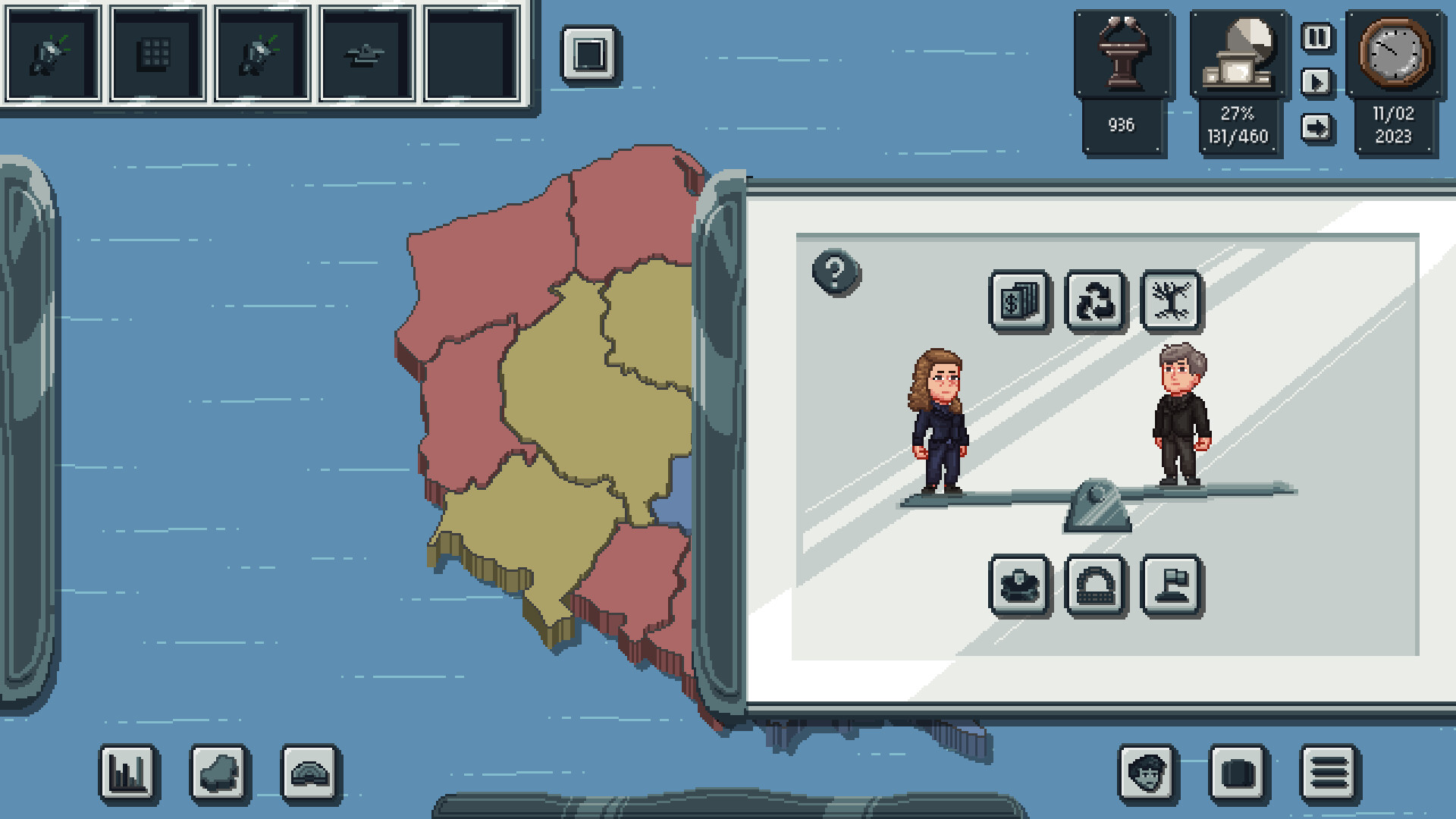Viewport: 1456px width, 819px height.
Task: Select the dollar cash cards icon
Action: pos(1020,298)
